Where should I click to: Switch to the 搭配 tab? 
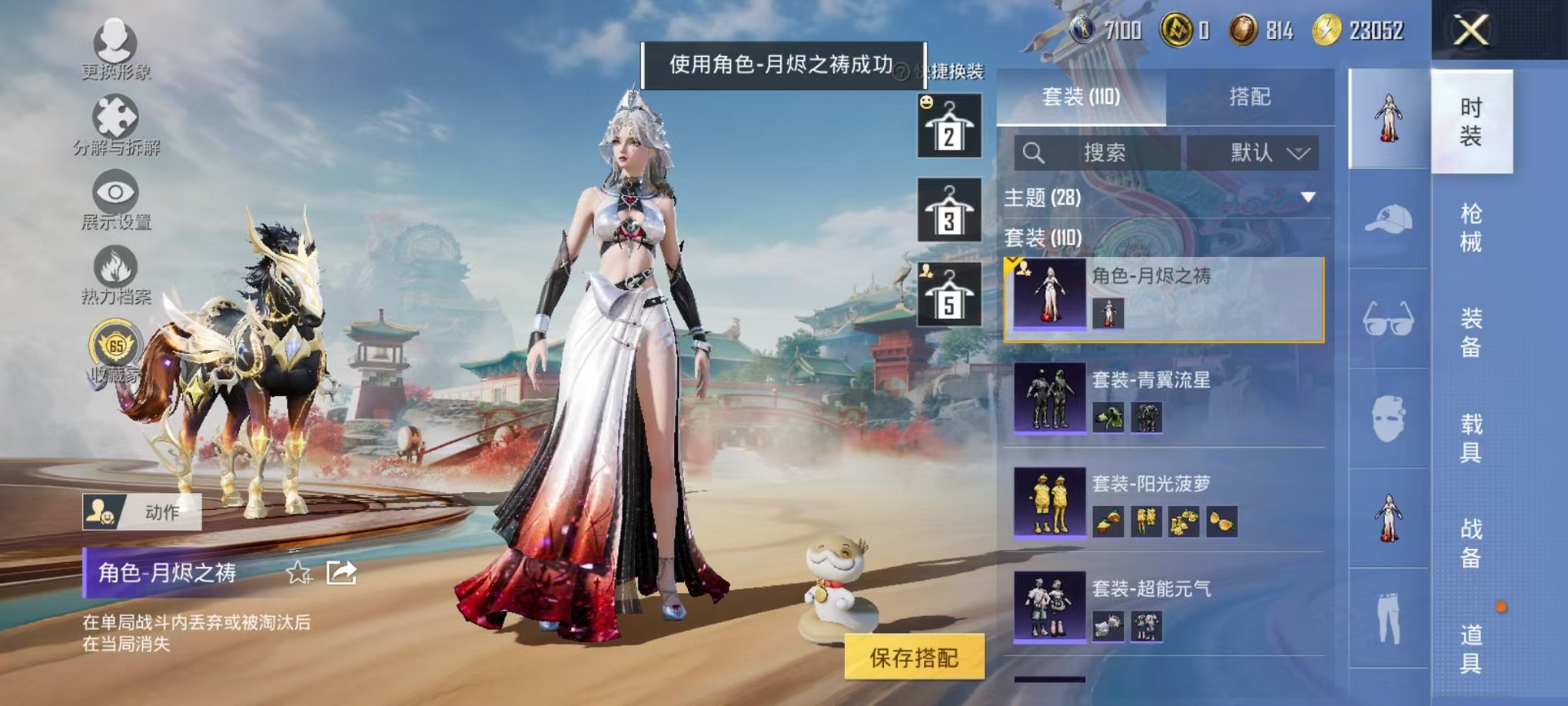pyautogui.click(x=1249, y=97)
